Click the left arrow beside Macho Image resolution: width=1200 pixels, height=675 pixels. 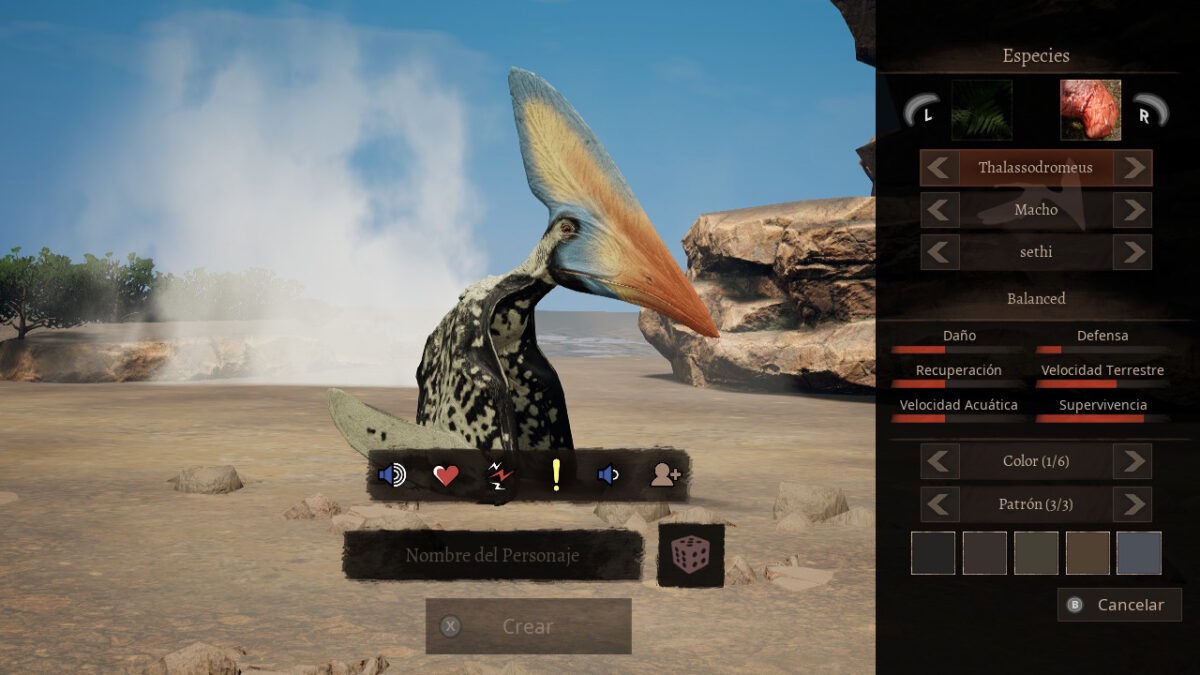pyautogui.click(x=940, y=210)
